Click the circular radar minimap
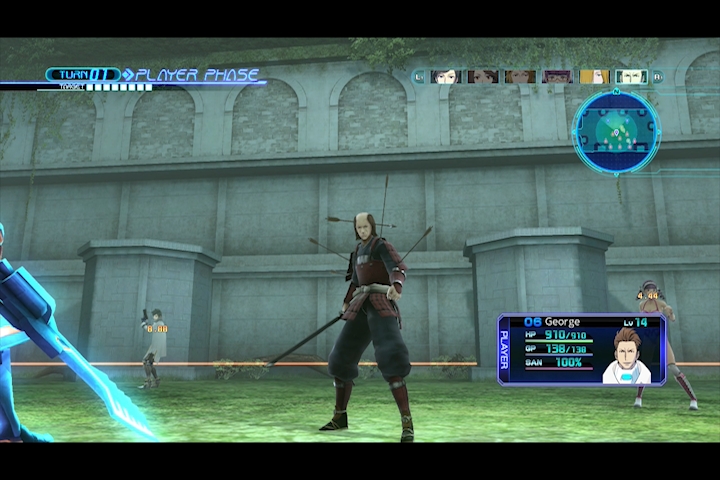 pos(616,131)
